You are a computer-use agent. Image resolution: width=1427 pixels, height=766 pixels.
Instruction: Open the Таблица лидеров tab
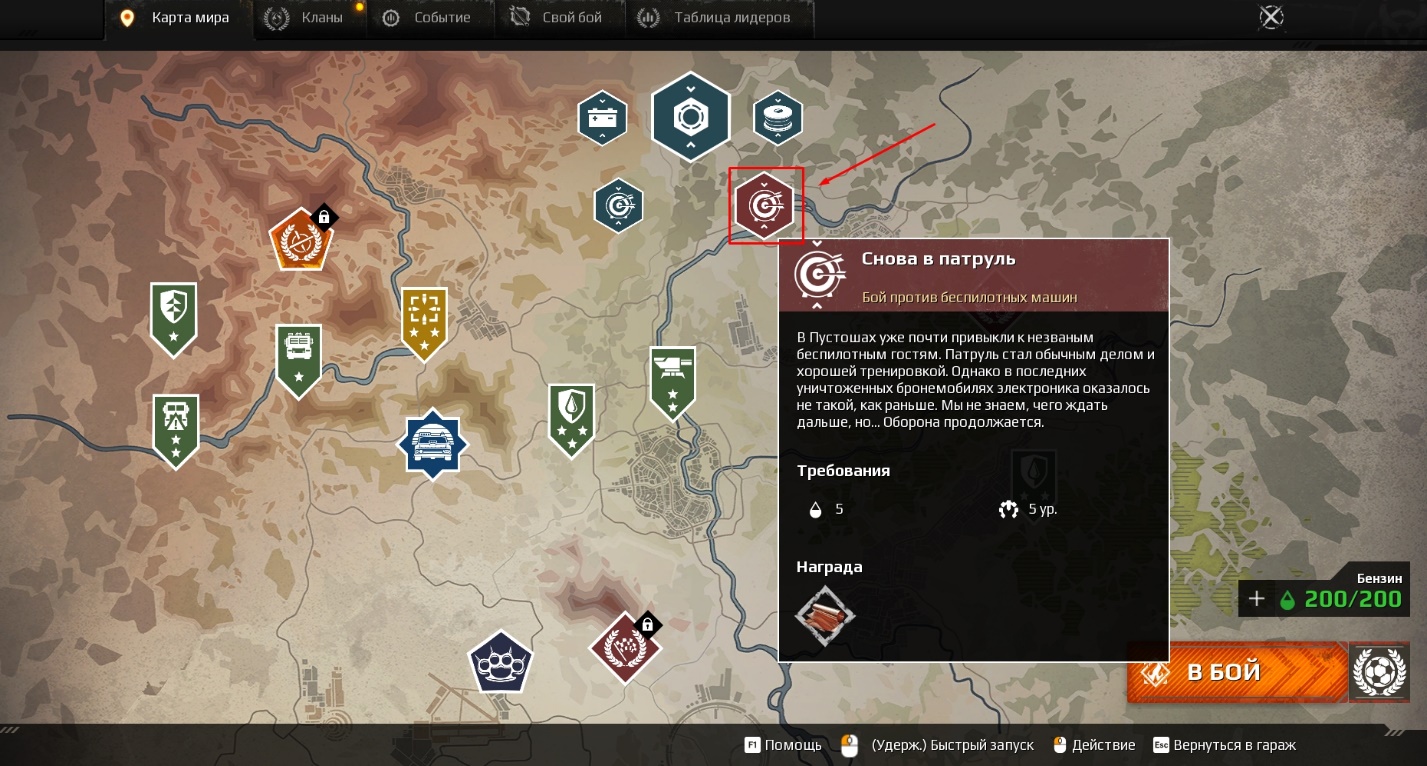(718, 18)
